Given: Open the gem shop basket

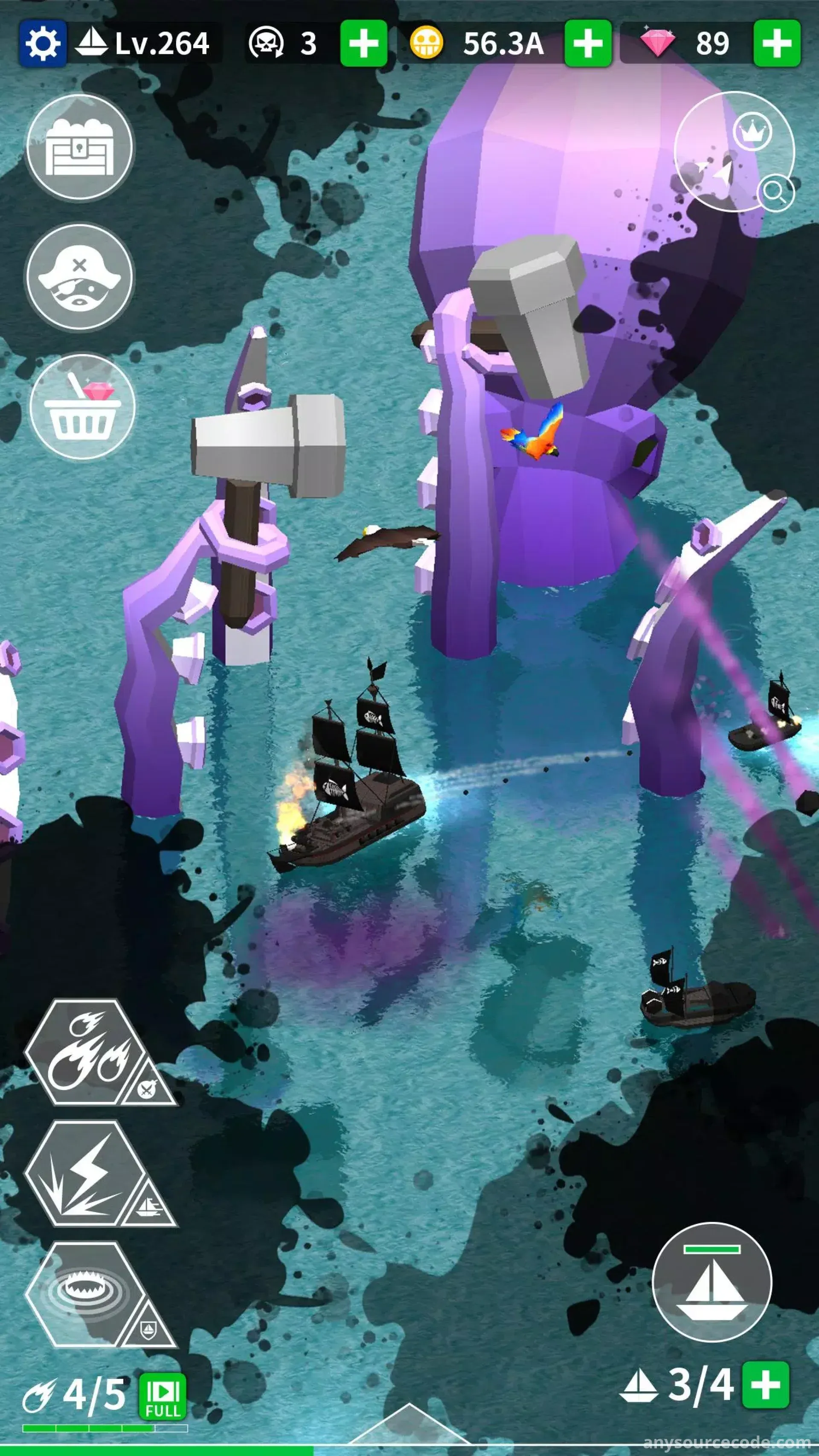Looking at the screenshot, I should click(x=82, y=407).
